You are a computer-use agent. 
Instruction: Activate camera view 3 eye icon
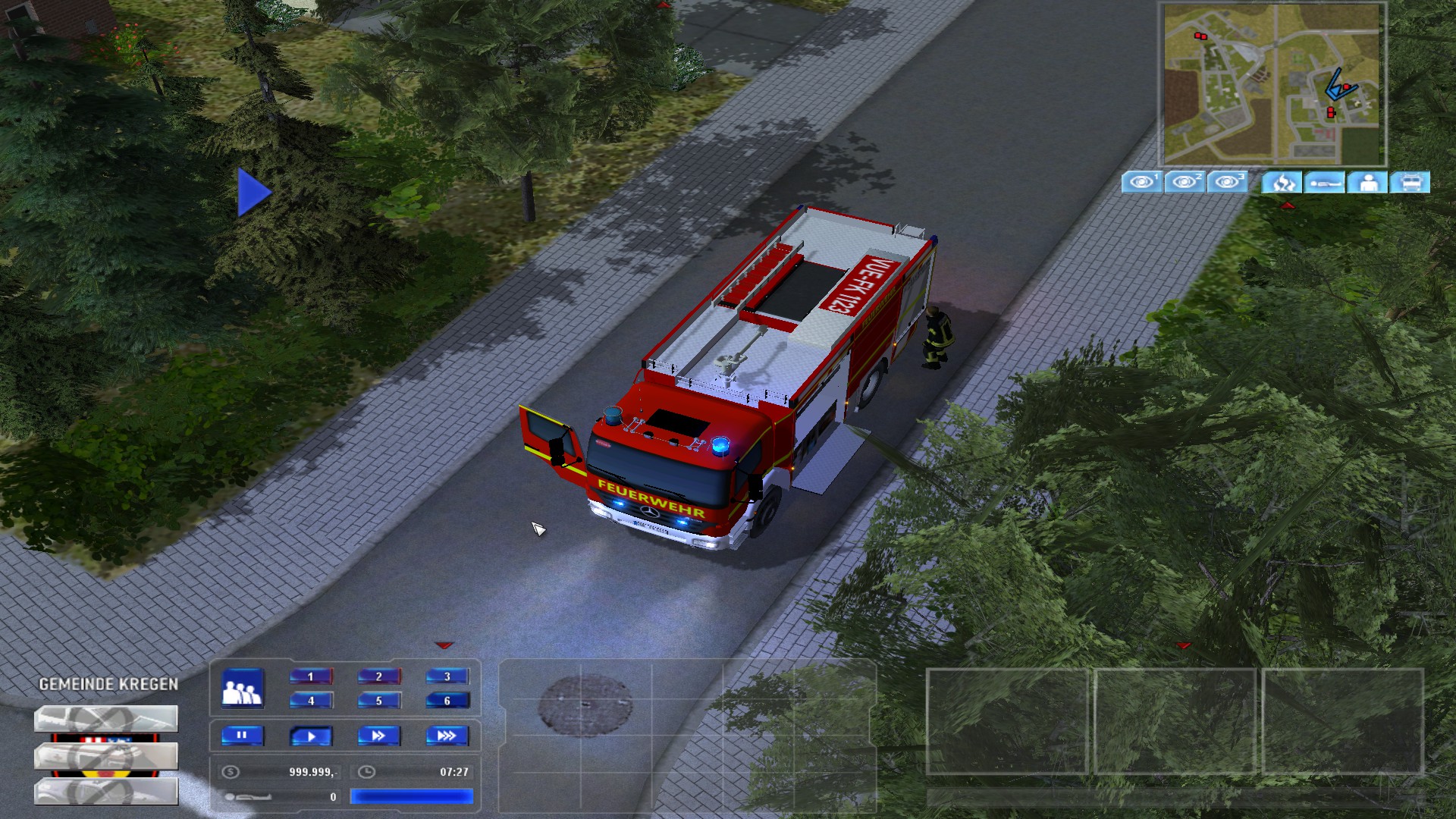(1227, 182)
